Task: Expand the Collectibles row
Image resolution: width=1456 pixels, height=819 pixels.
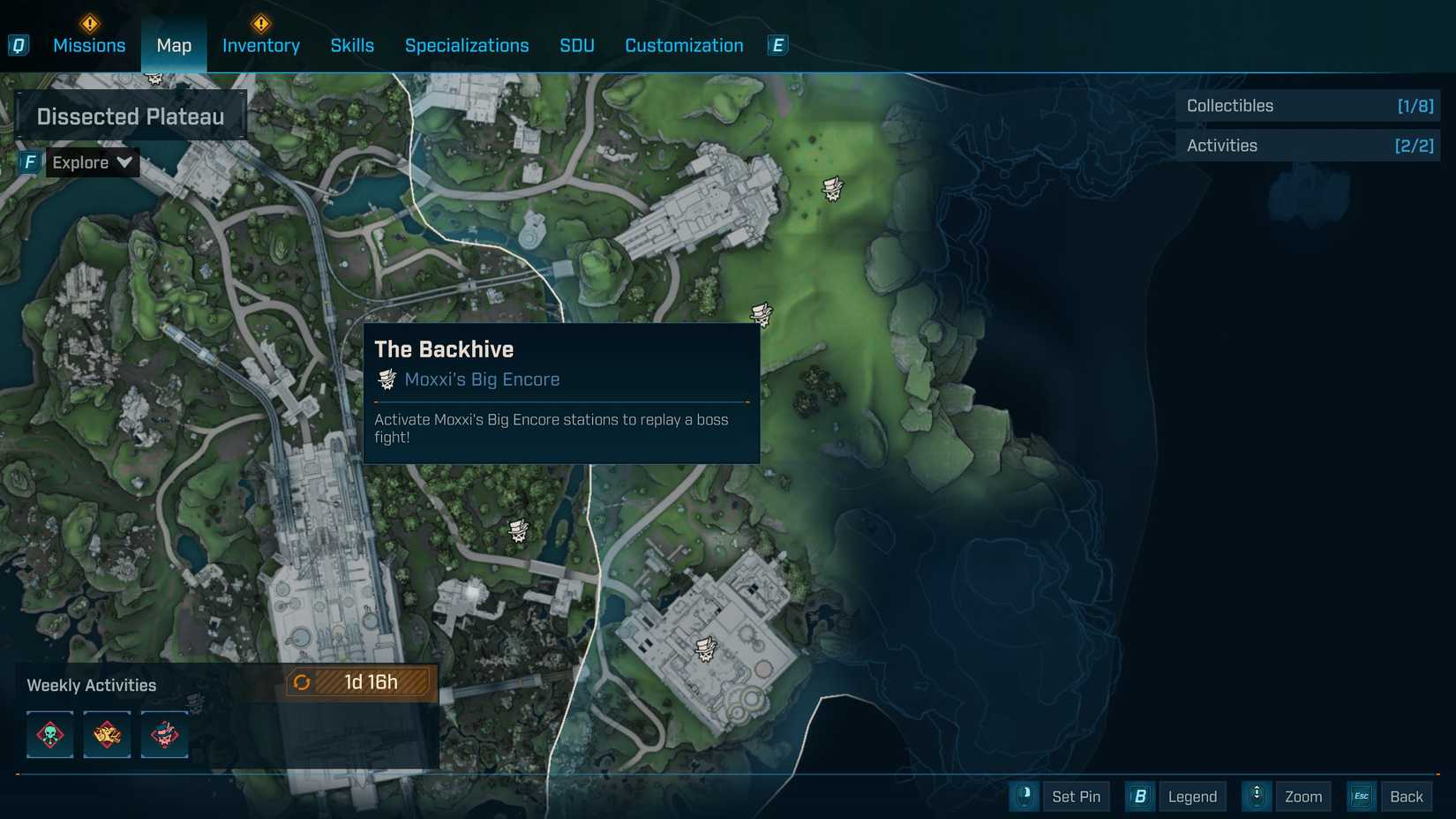Action: click(x=1308, y=106)
